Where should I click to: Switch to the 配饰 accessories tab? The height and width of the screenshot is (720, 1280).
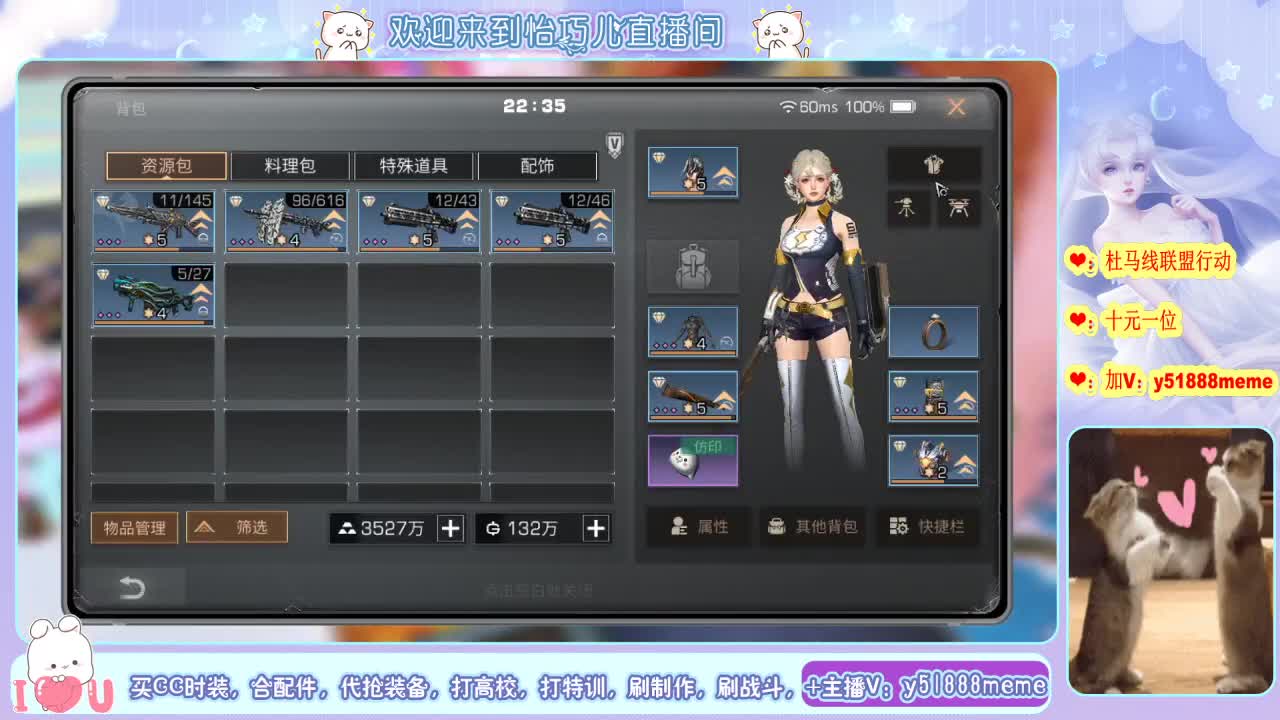point(540,165)
